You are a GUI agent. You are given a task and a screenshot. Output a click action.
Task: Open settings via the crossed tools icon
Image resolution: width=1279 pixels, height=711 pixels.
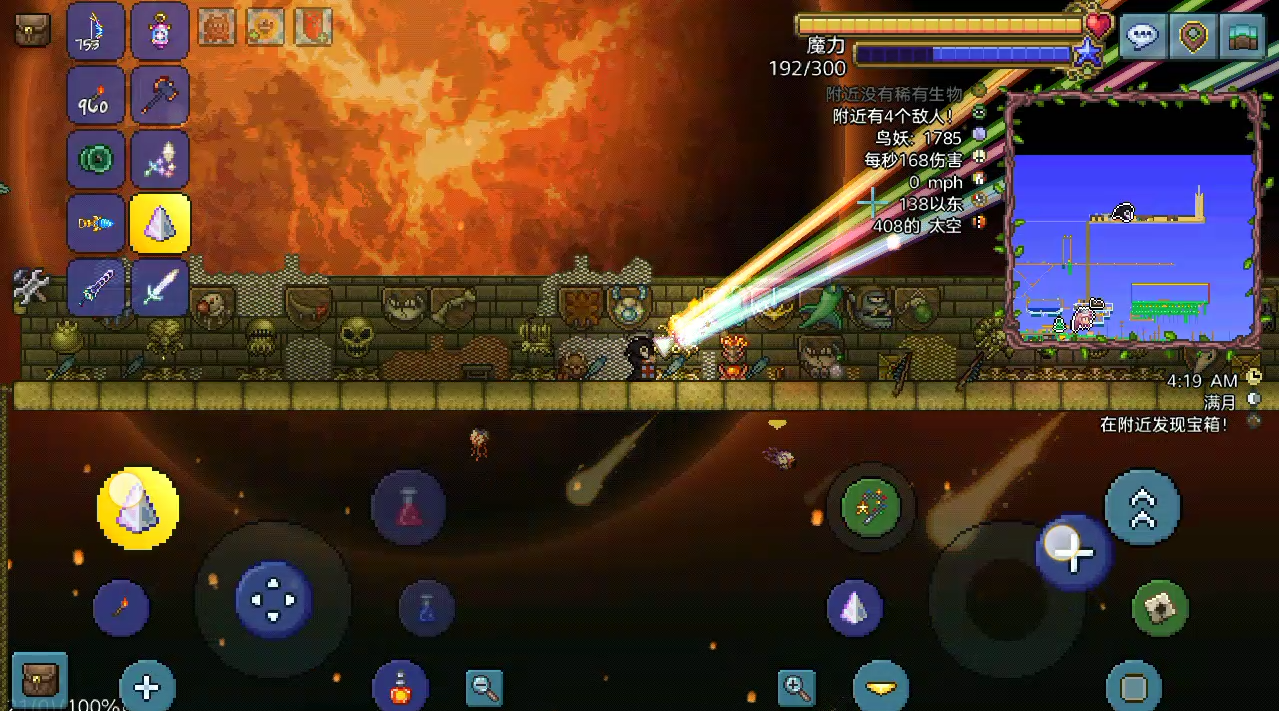[x=31, y=287]
